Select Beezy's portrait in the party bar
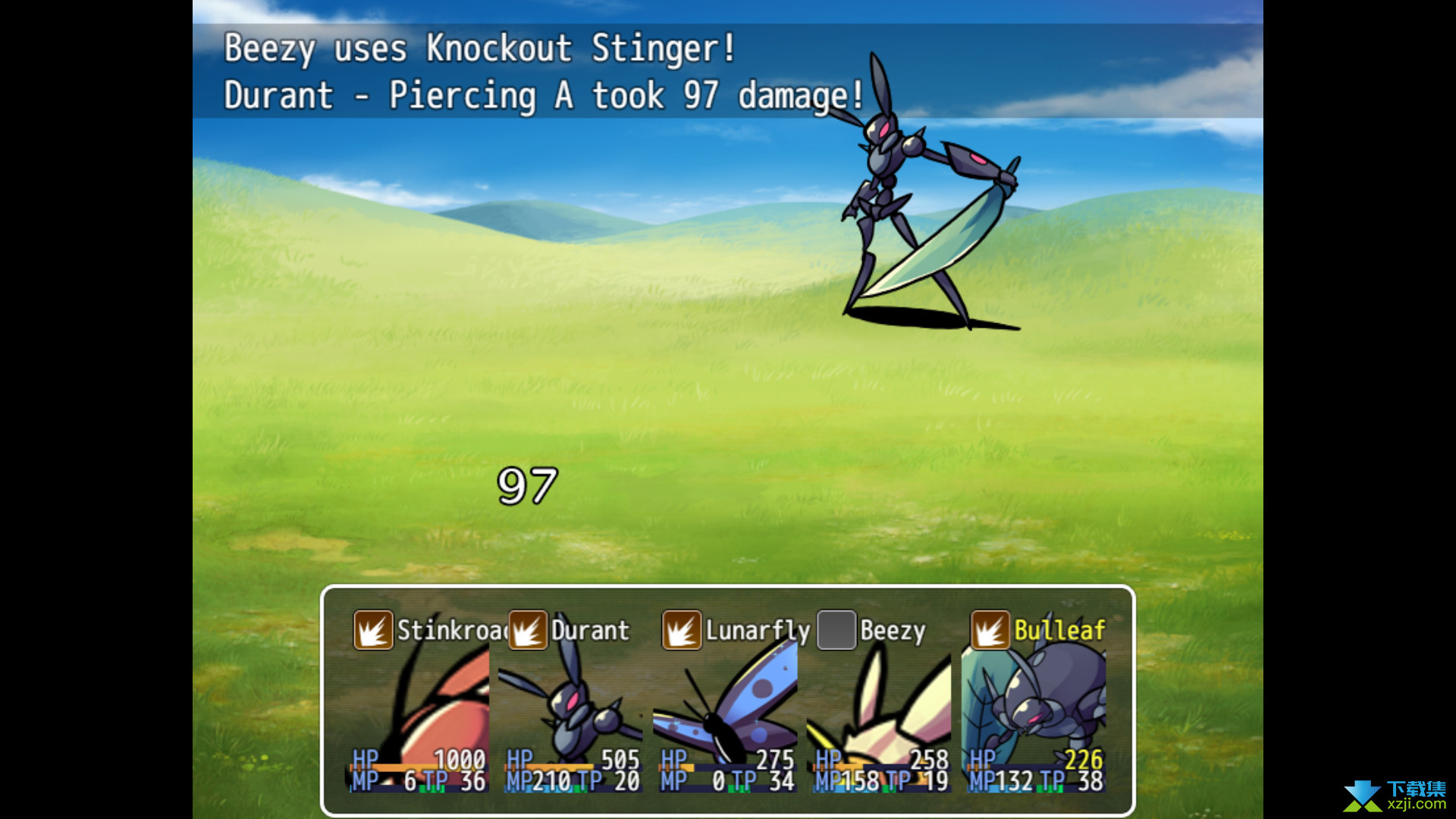Image resolution: width=1456 pixels, height=819 pixels. point(882,705)
